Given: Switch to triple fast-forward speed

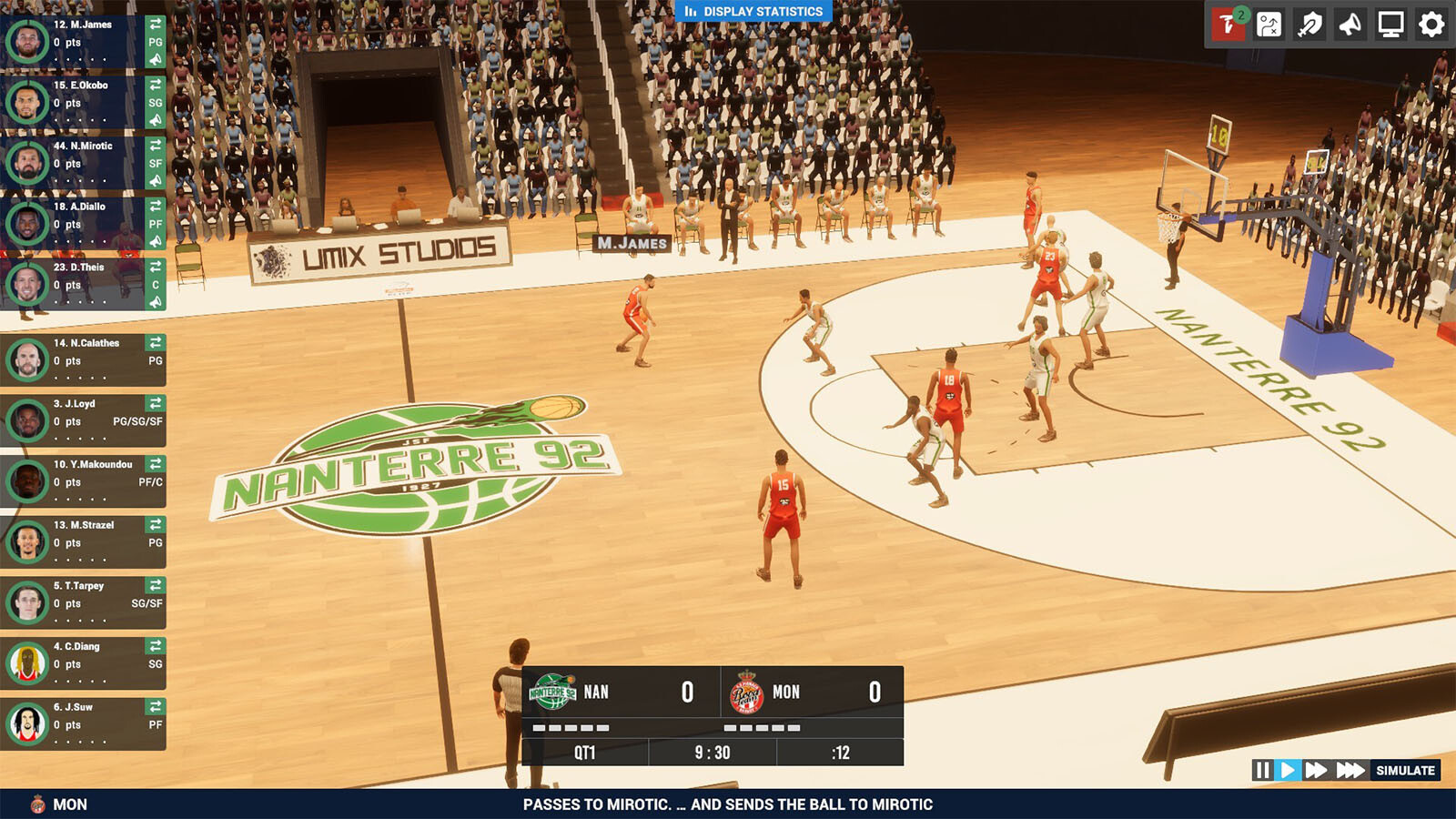Looking at the screenshot, I should tap(1350, 771).
